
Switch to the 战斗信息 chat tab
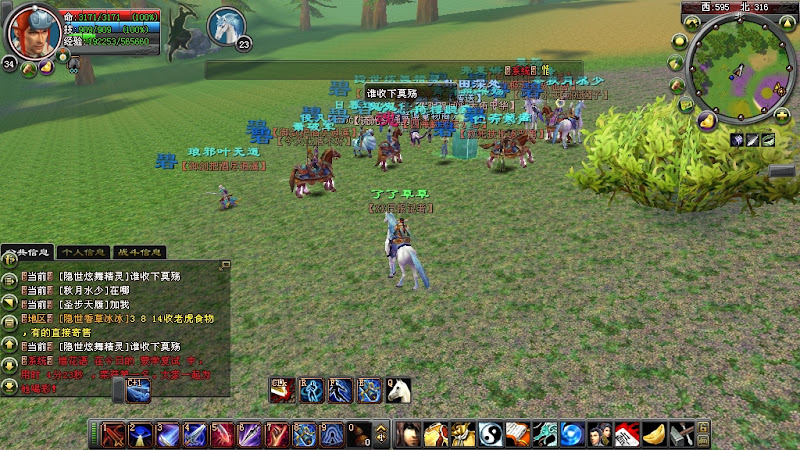coord(140,252)
